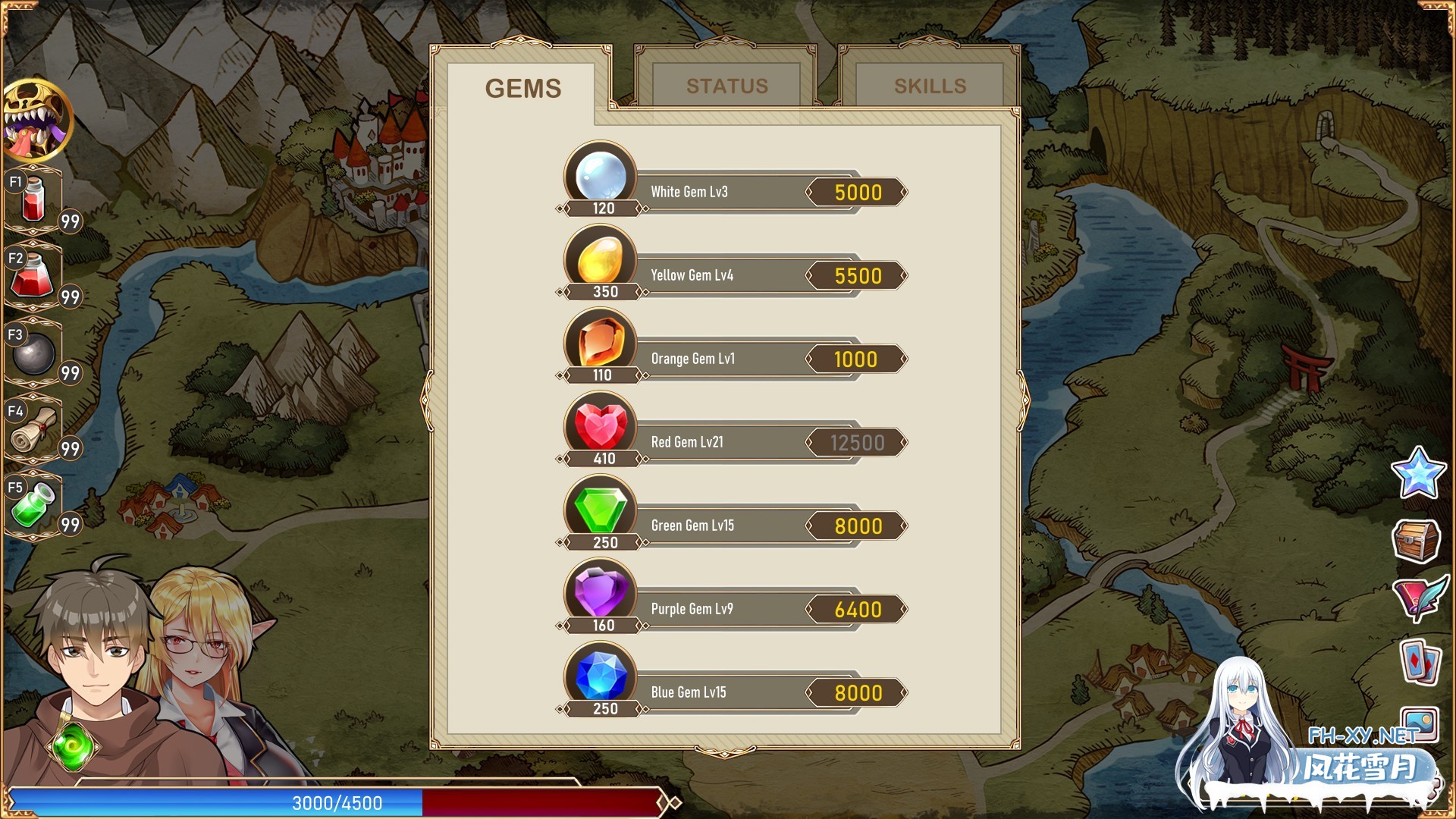1456x819 pixels.
Task: Buy White Gem upgrade for 5000
Action: coord(857,193)
